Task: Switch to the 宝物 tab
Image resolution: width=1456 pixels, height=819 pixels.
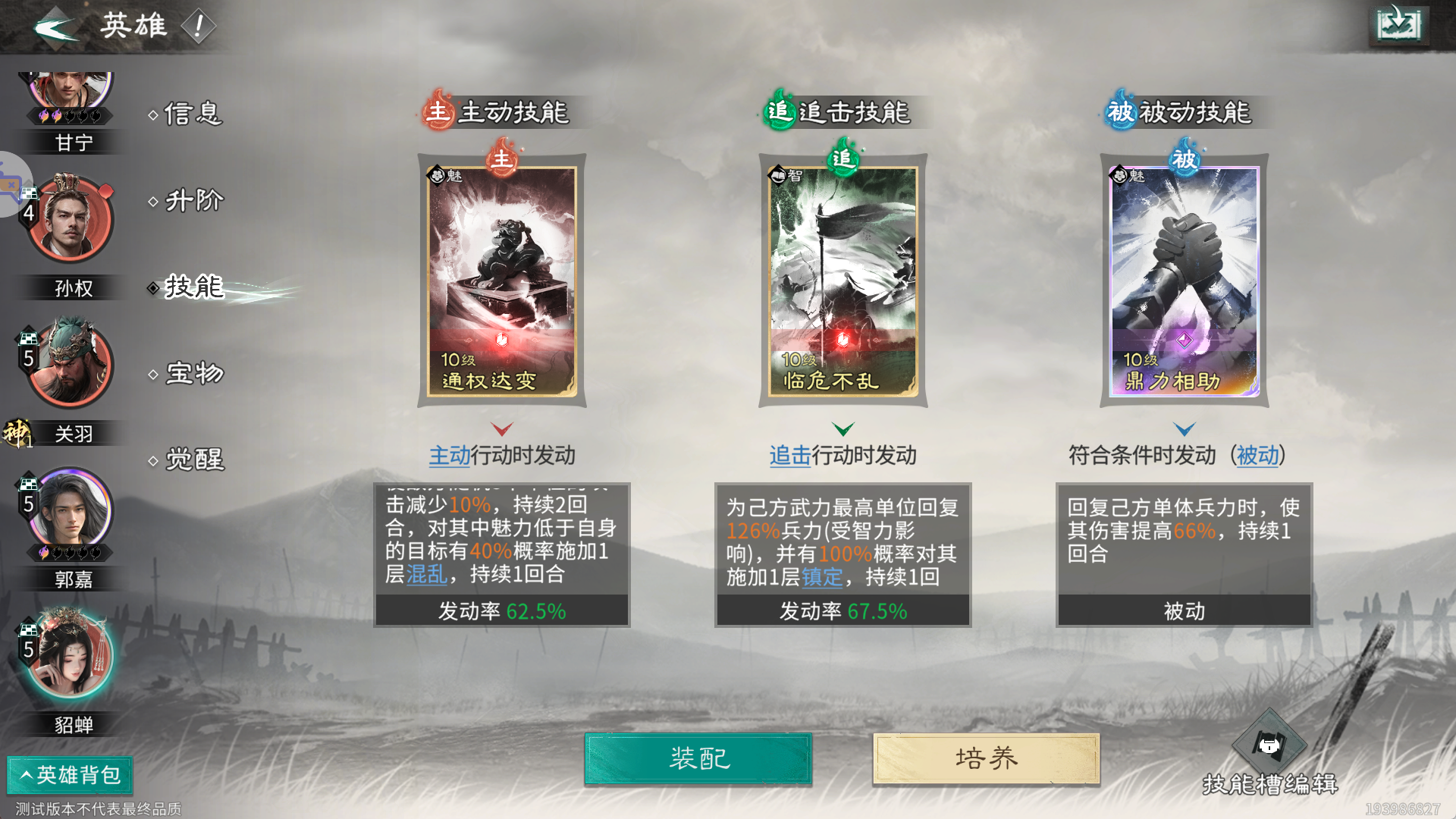Action: (191, 372)
